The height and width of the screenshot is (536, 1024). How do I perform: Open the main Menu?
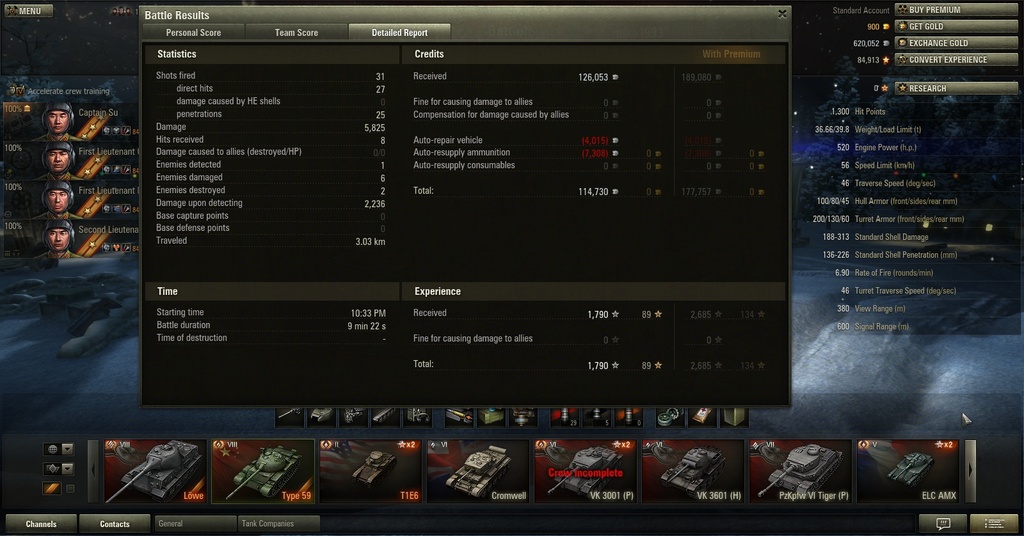pos(28,11)
